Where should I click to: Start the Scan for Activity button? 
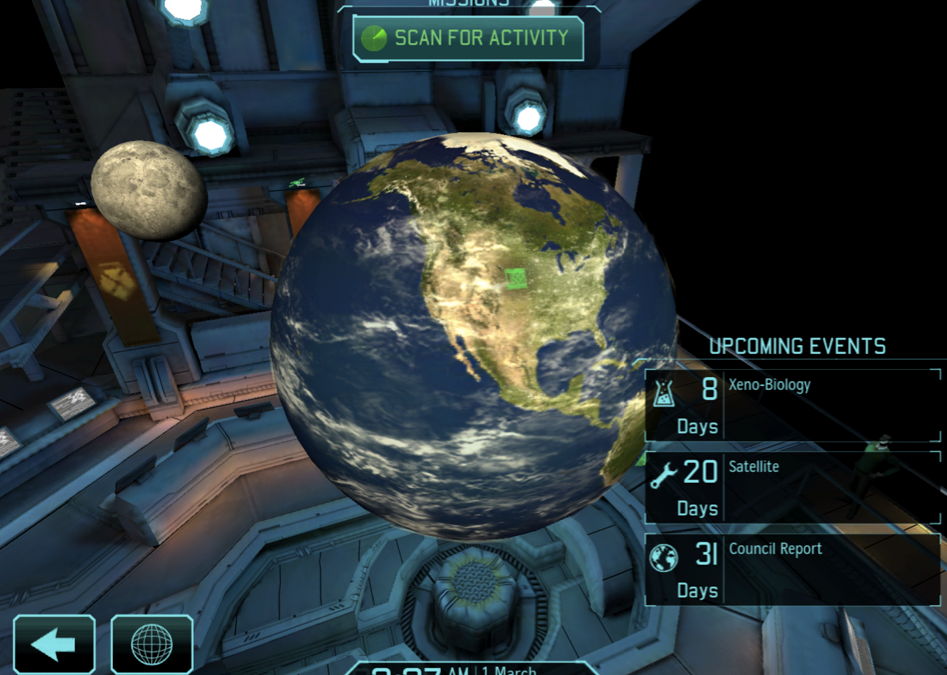click(468, 39)
